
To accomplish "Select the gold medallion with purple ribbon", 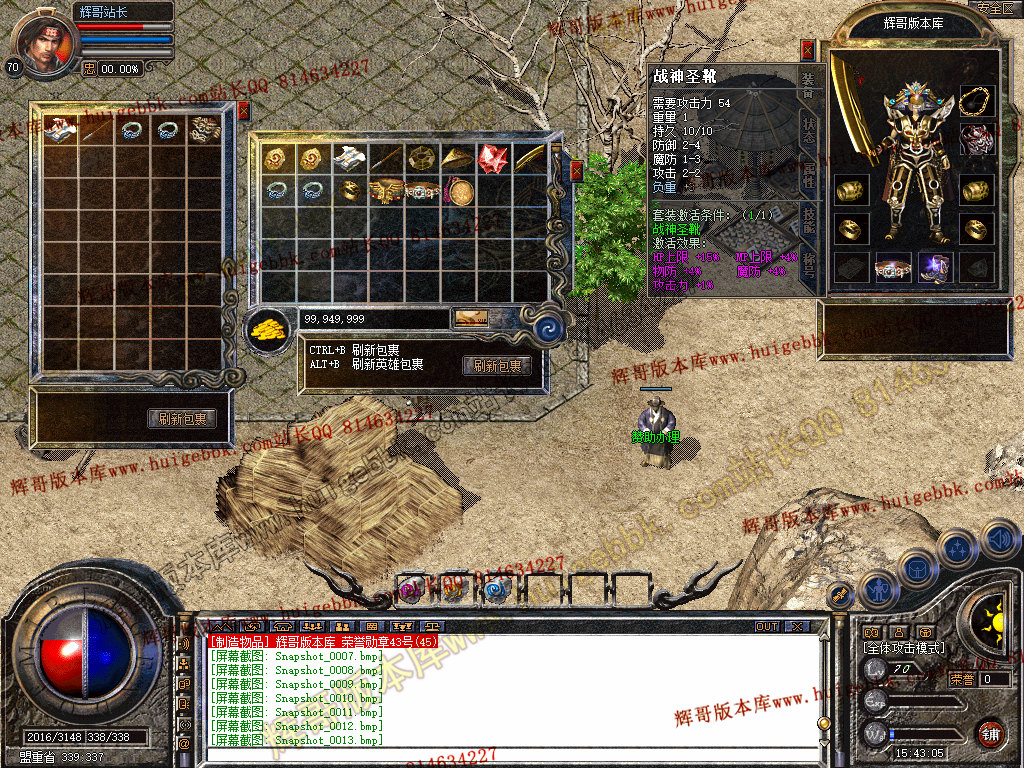I will pos(459,190).
